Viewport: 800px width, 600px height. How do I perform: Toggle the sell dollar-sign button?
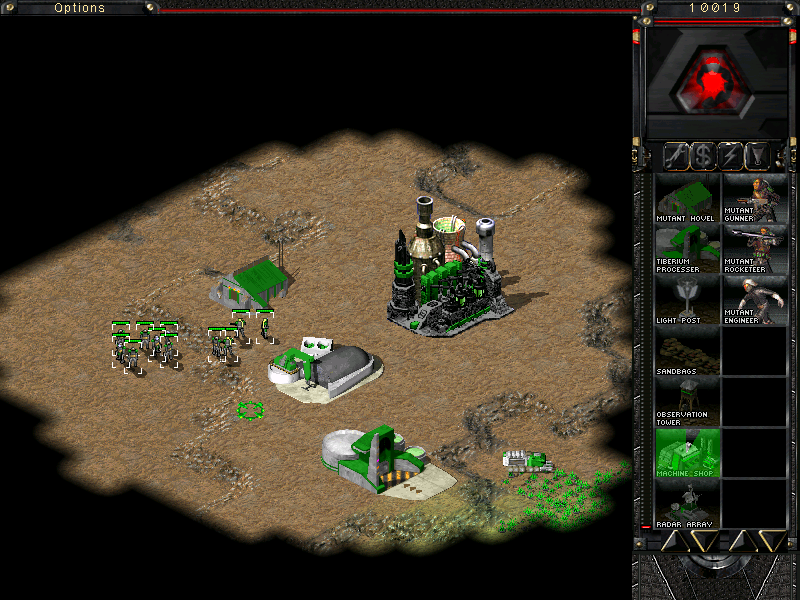pos(703,155)
